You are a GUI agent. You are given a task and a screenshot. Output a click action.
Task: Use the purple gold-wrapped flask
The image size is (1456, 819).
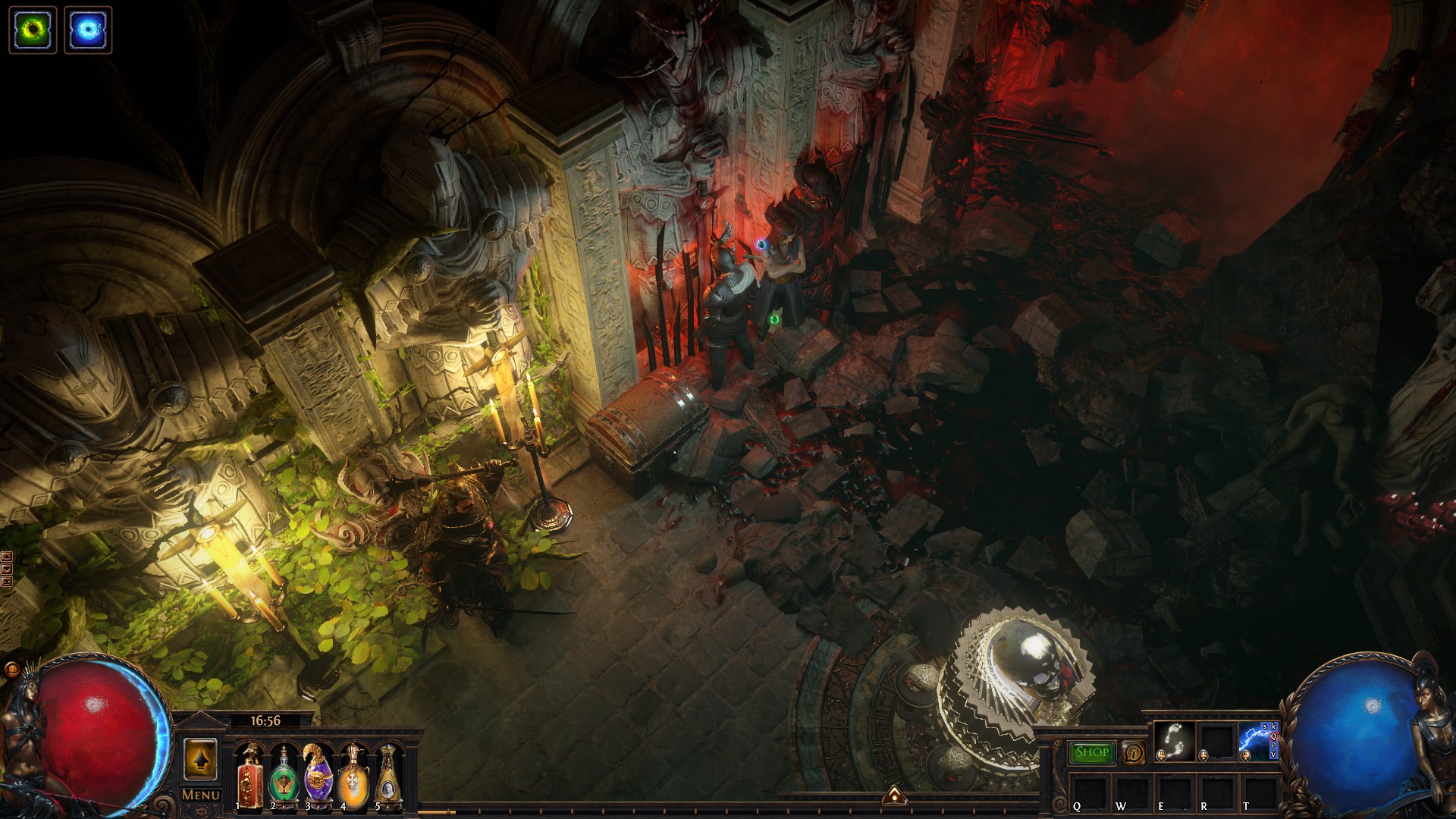318,775
